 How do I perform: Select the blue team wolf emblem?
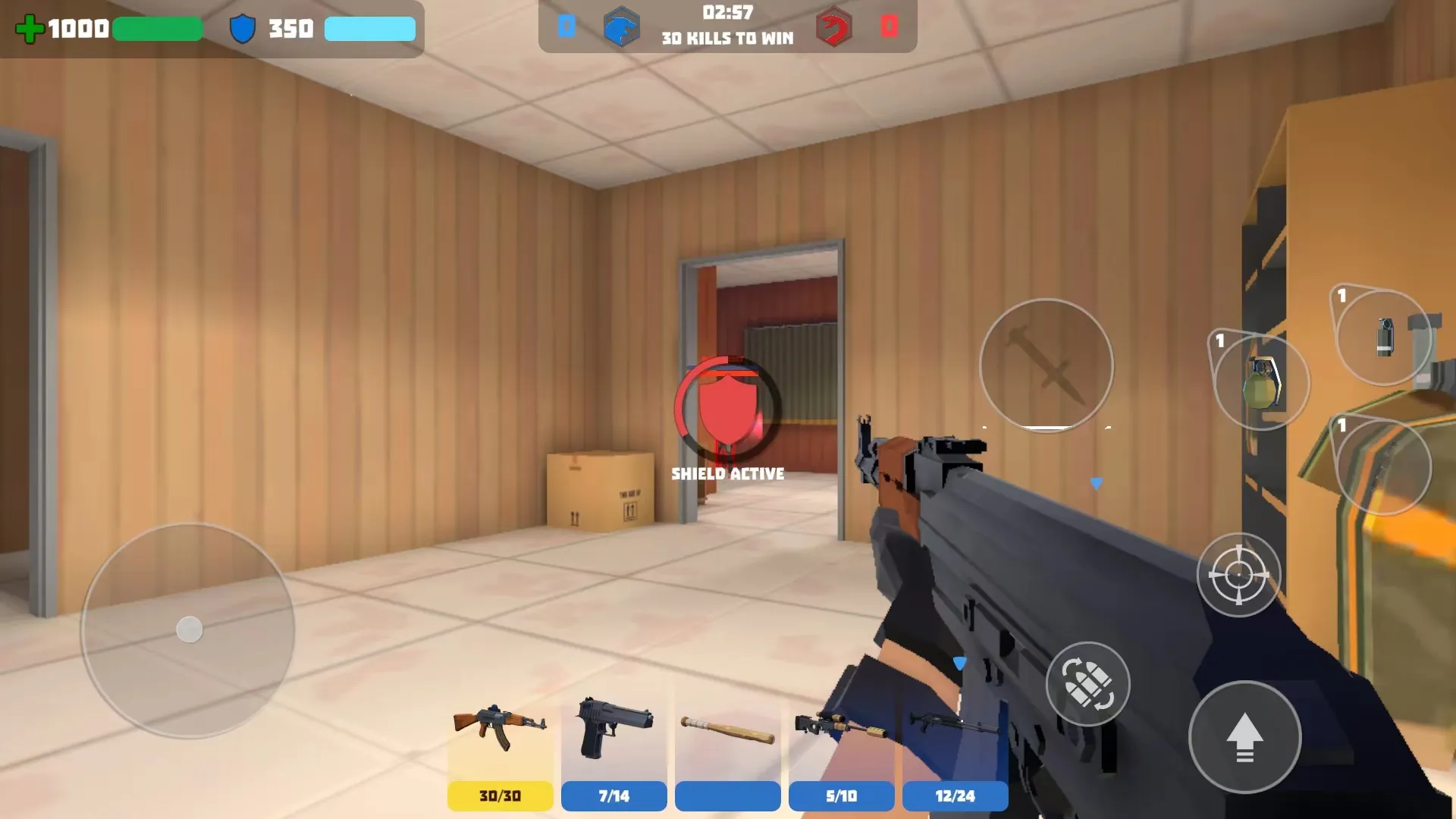click(x=622, y=29)
